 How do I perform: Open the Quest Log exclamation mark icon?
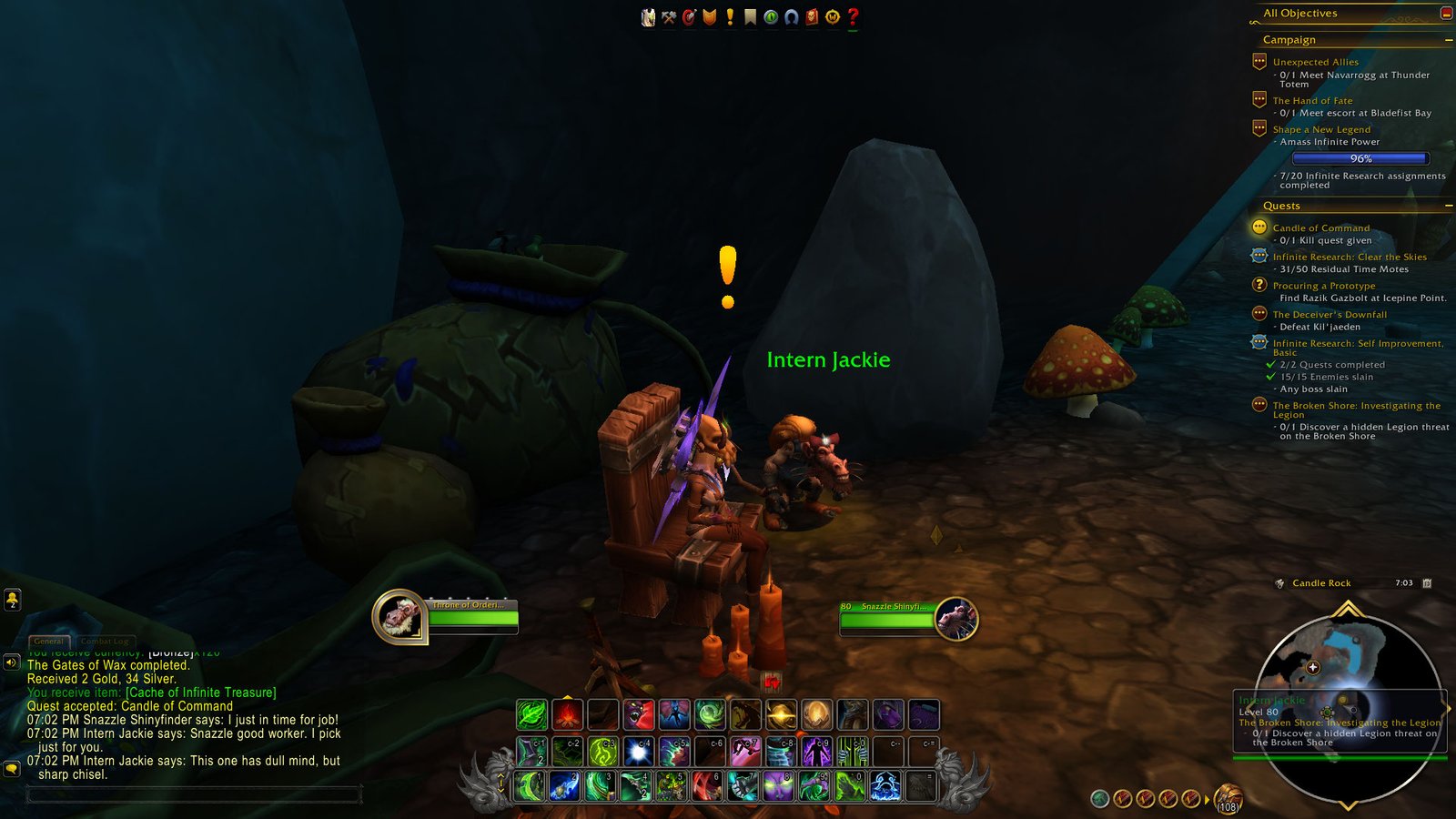click(x=730, y=17)
